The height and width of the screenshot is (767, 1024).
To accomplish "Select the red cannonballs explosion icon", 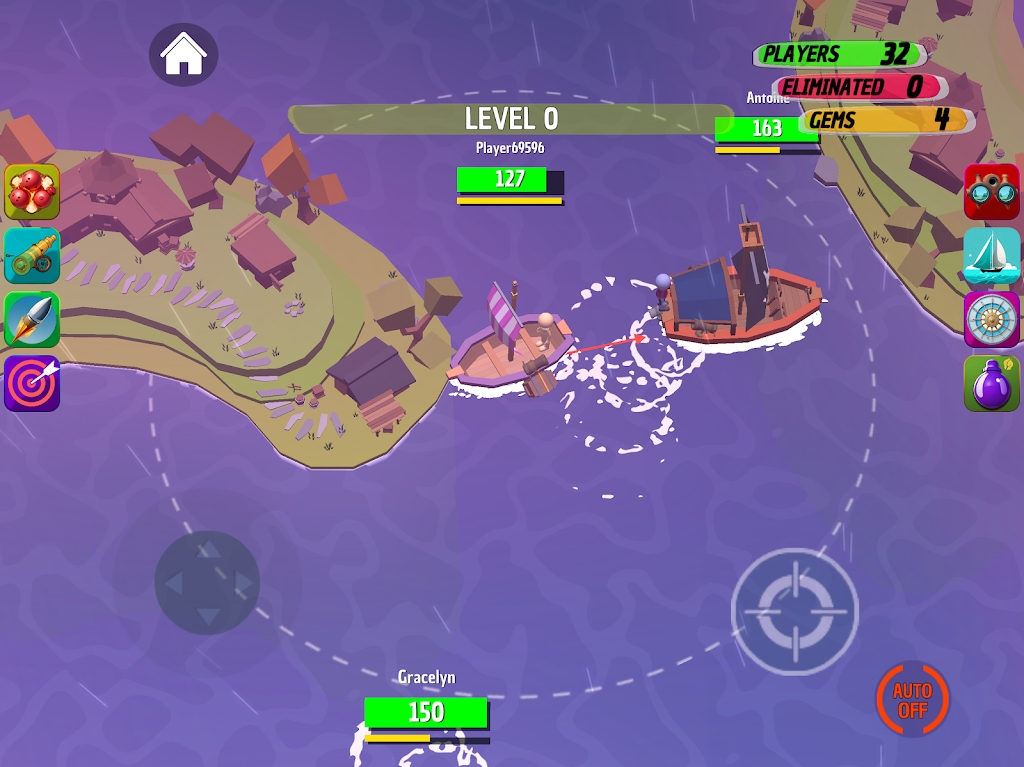I will point(32,191).
